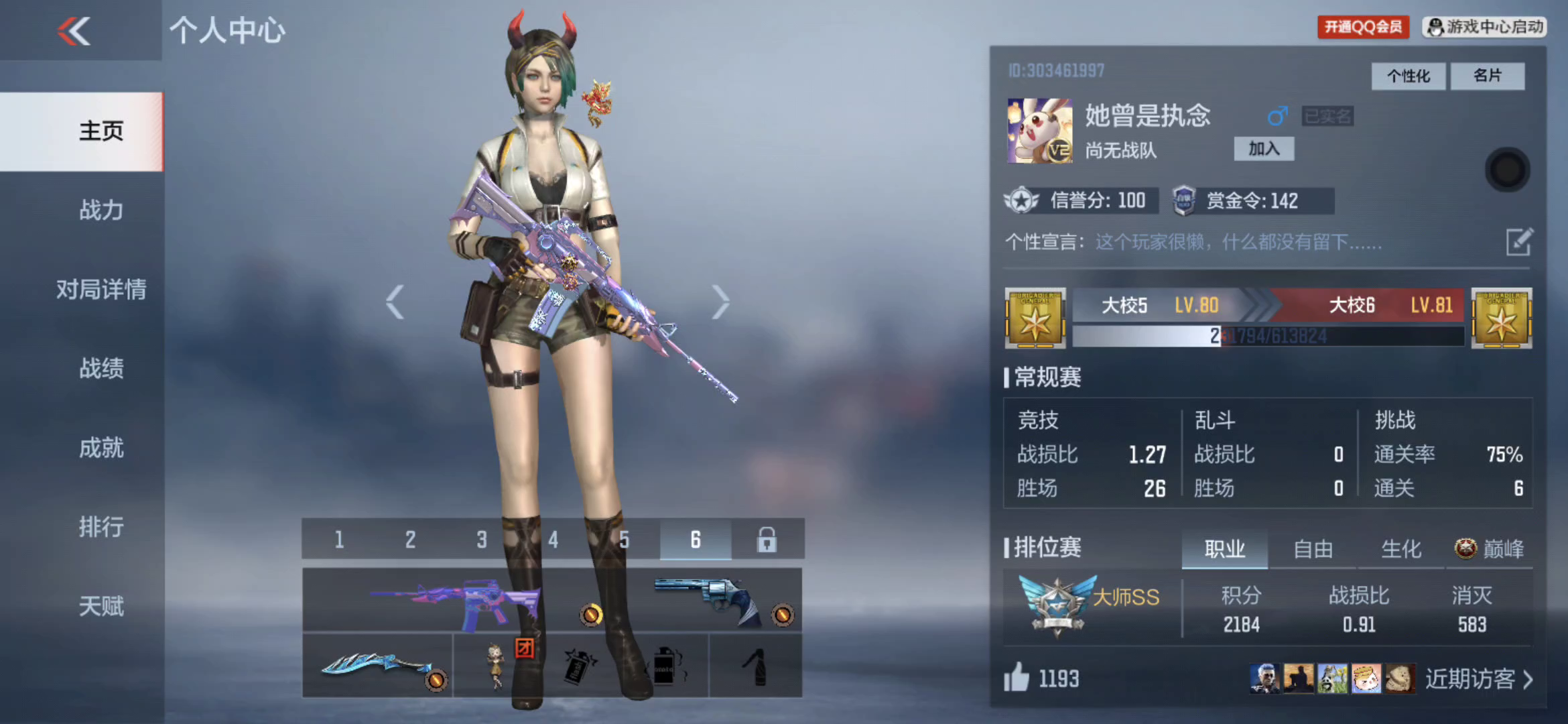1568x724 pixels.
Task: Open the 近期访客 recent visitors list
Action: click(x=1478, y=679)
